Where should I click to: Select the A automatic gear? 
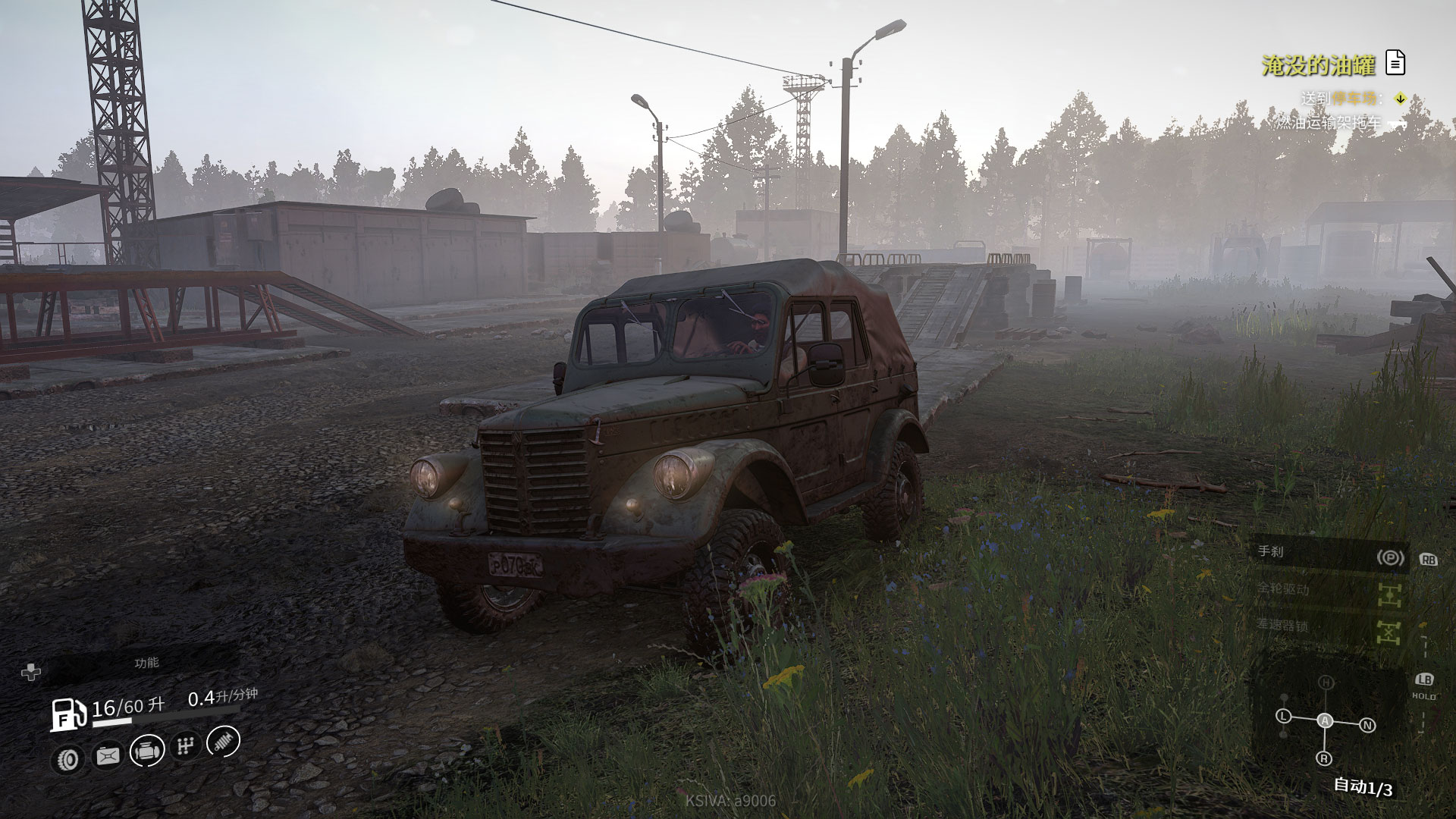(x=1325, y=720)
